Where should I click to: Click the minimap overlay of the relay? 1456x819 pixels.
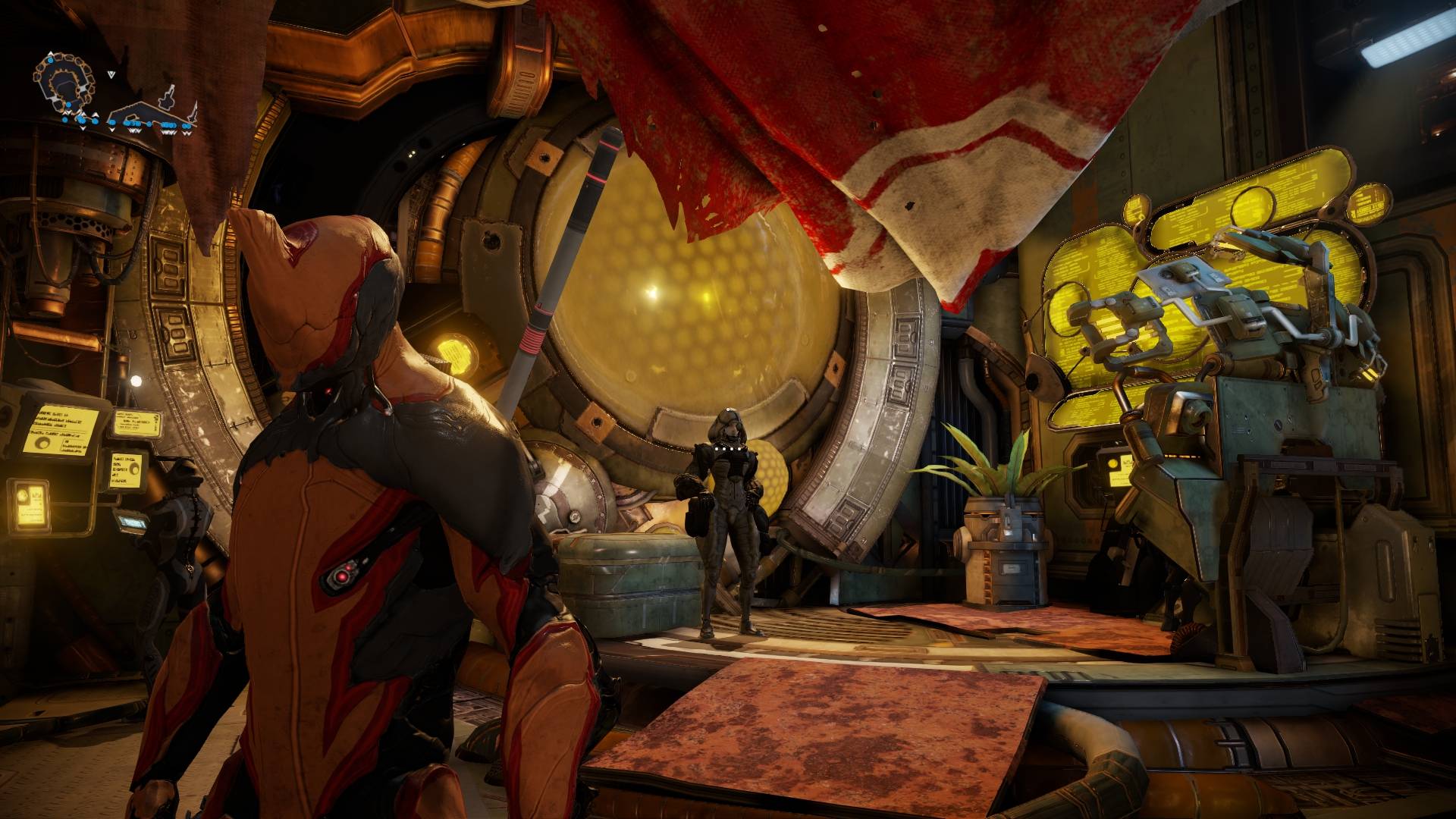coord(114,95)
